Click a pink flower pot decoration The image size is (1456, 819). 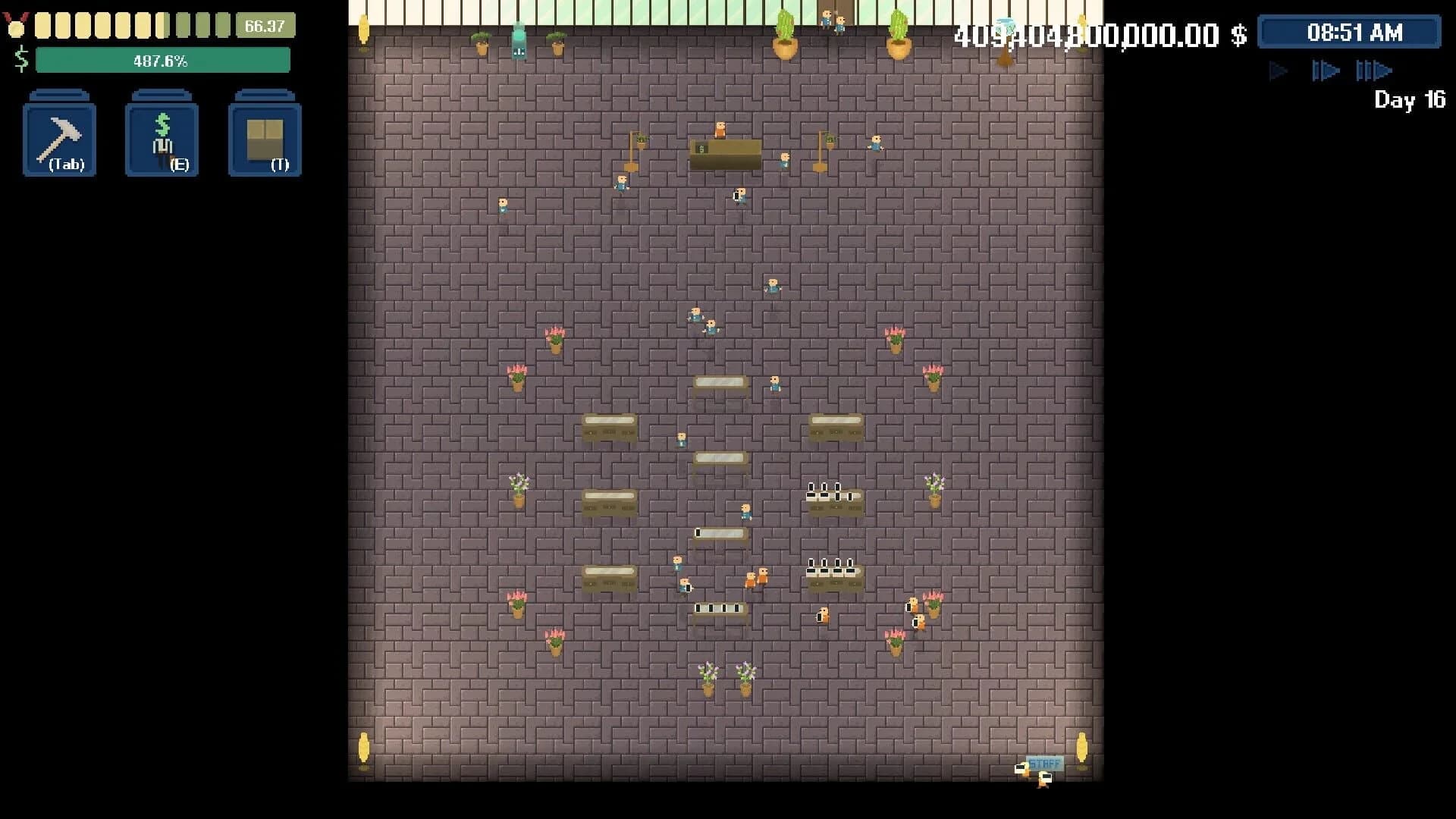coord(554,340)
